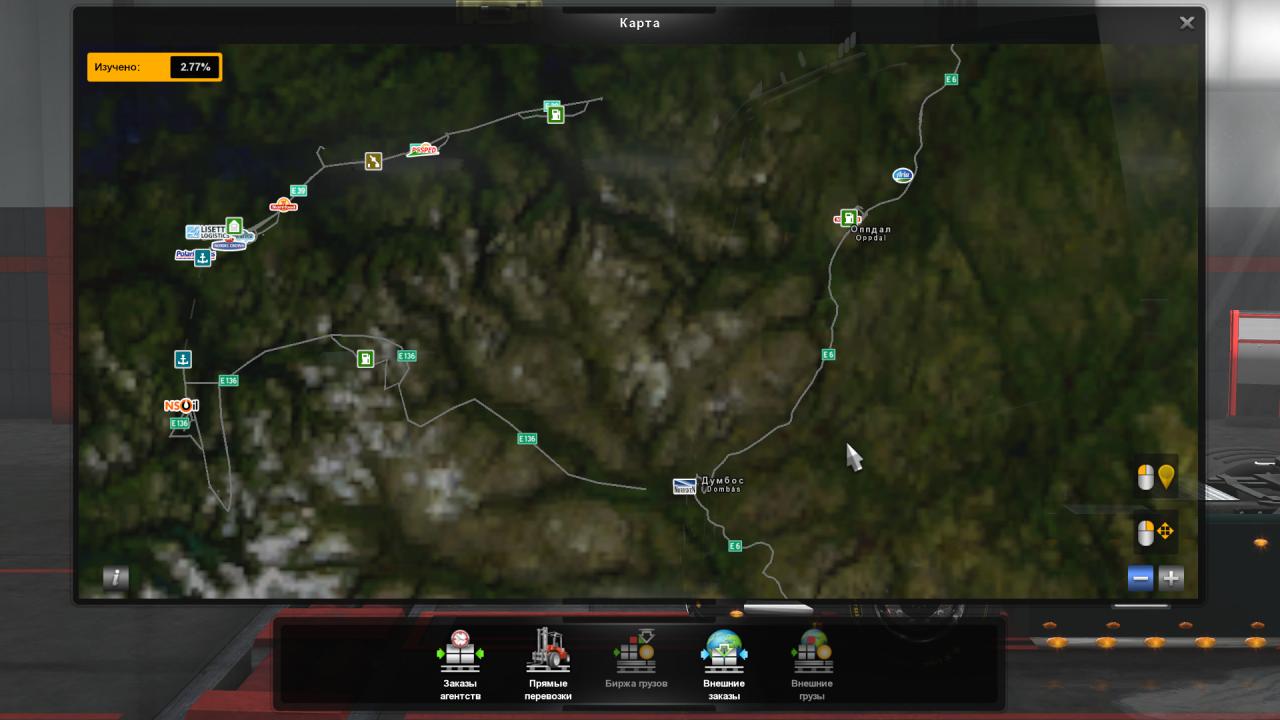Open Внешние заказы from the bottom bar
The width and height of the screenshot is (1280, 720).
pos(724,665)
